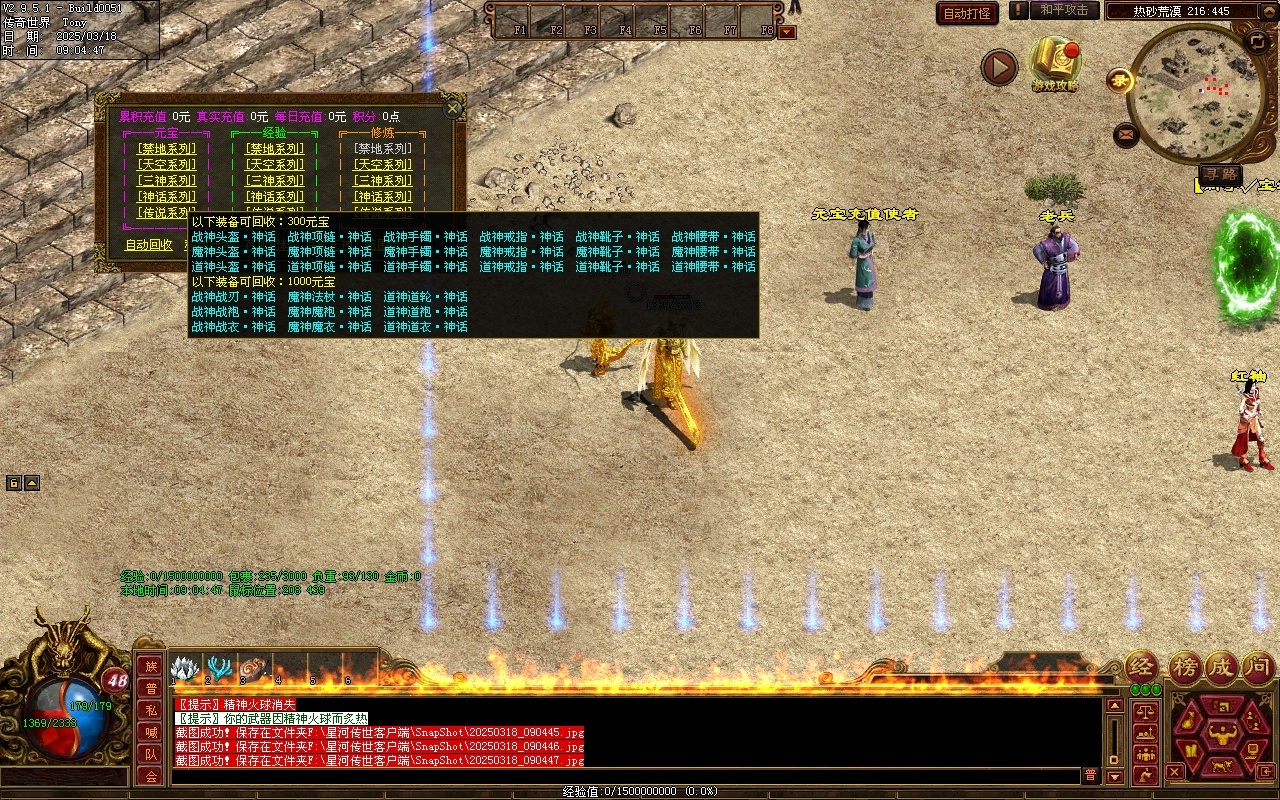The image size is (1280, 800).
Task: Open the 榜 ranking button
Action: click(1185, 666)
